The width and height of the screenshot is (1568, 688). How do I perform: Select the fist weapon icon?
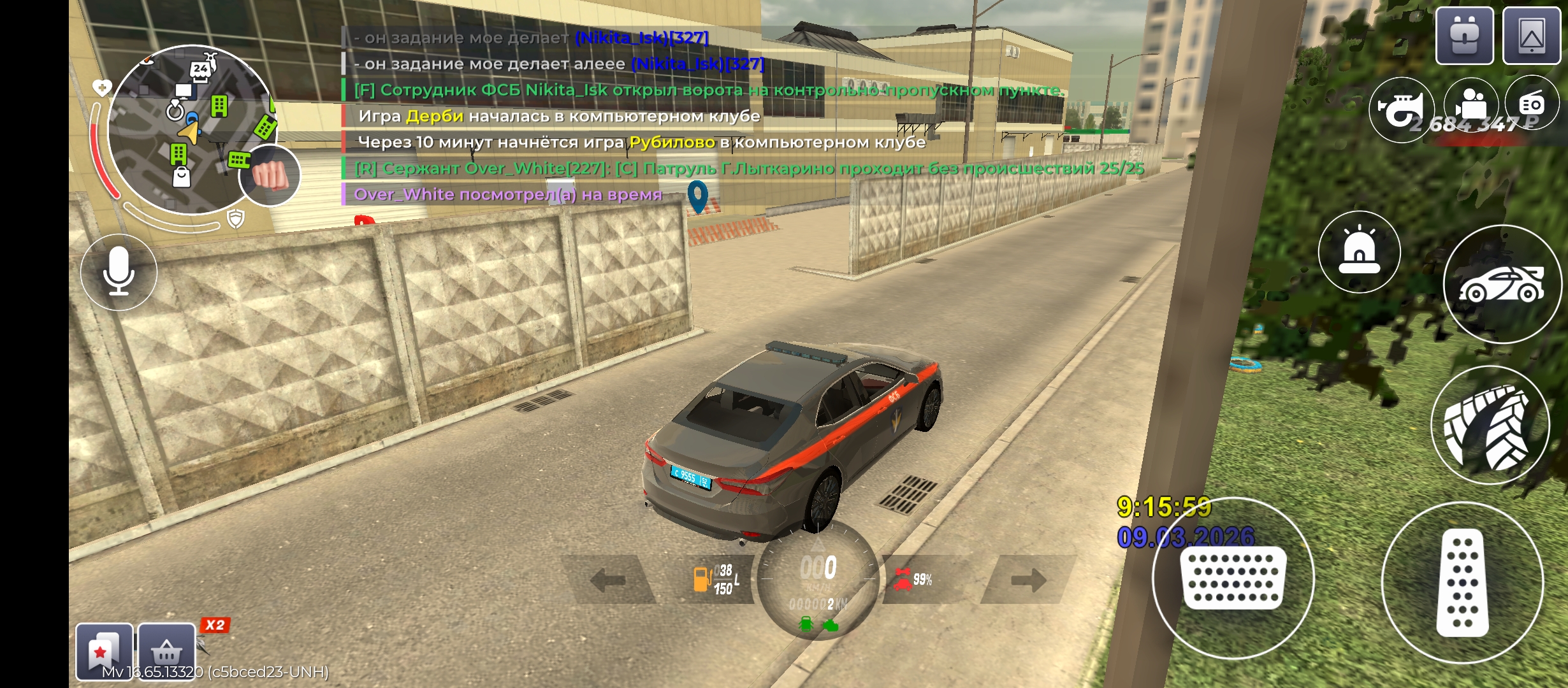(270, 175)
